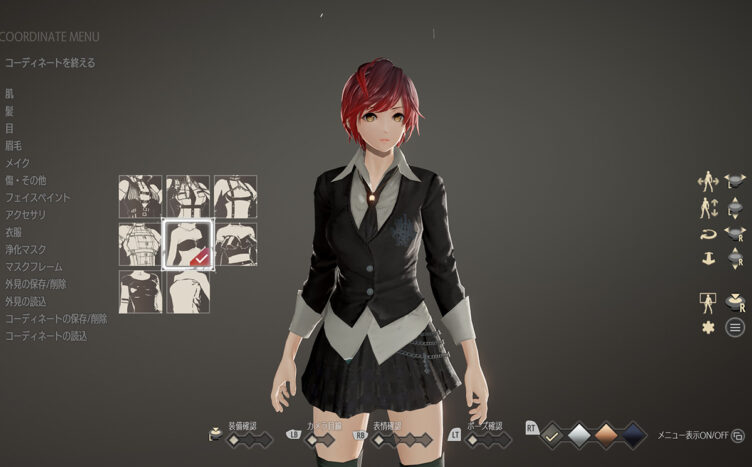The width and height of the screenshot is (752, 467).
Task: Choose the マスクフレーム entry
Action: (x=34, y=266)
